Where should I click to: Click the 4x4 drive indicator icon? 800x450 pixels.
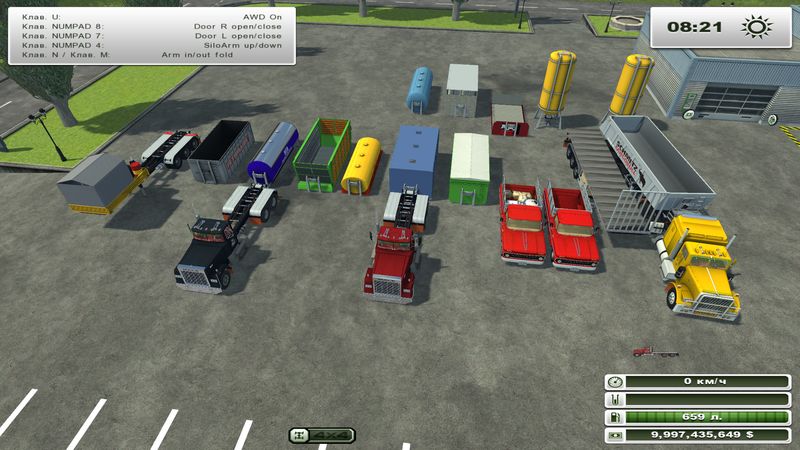322,435
